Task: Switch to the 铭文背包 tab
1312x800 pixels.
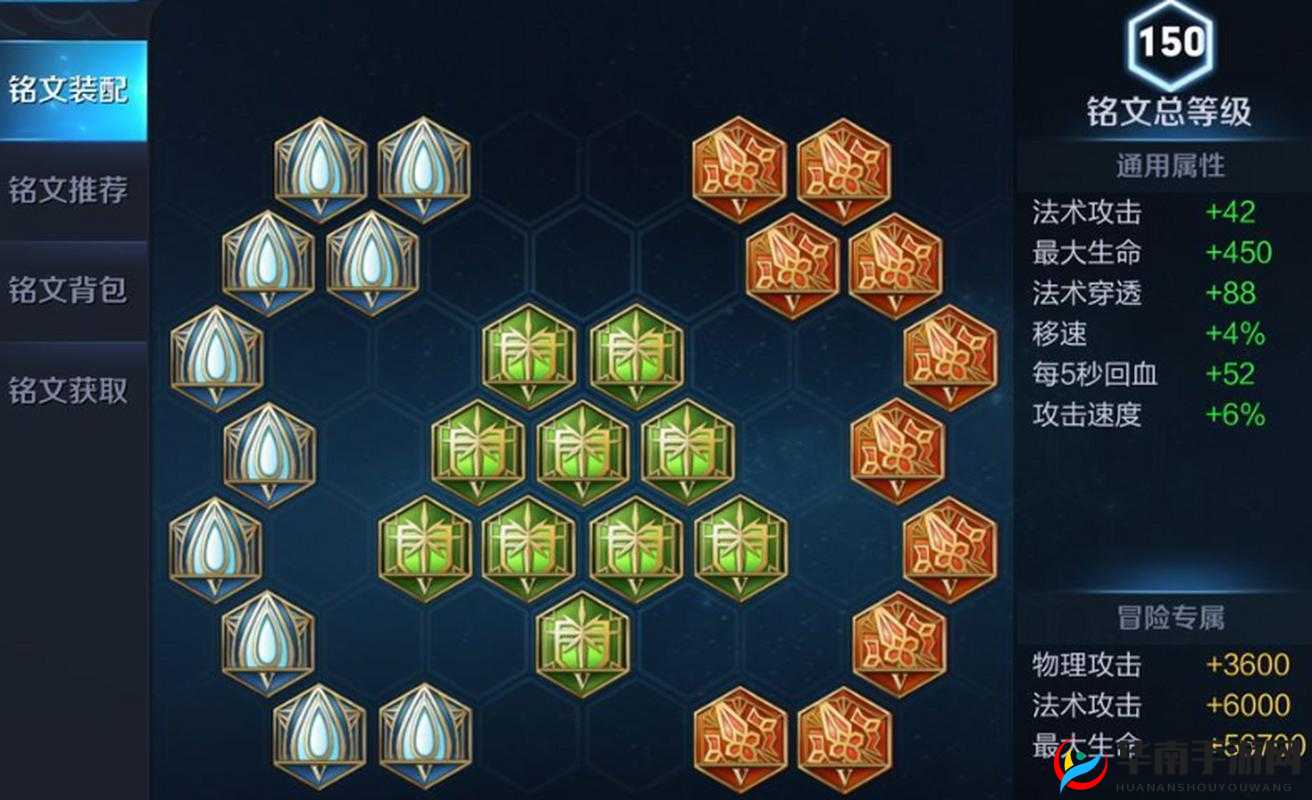Action: point(70,290)
